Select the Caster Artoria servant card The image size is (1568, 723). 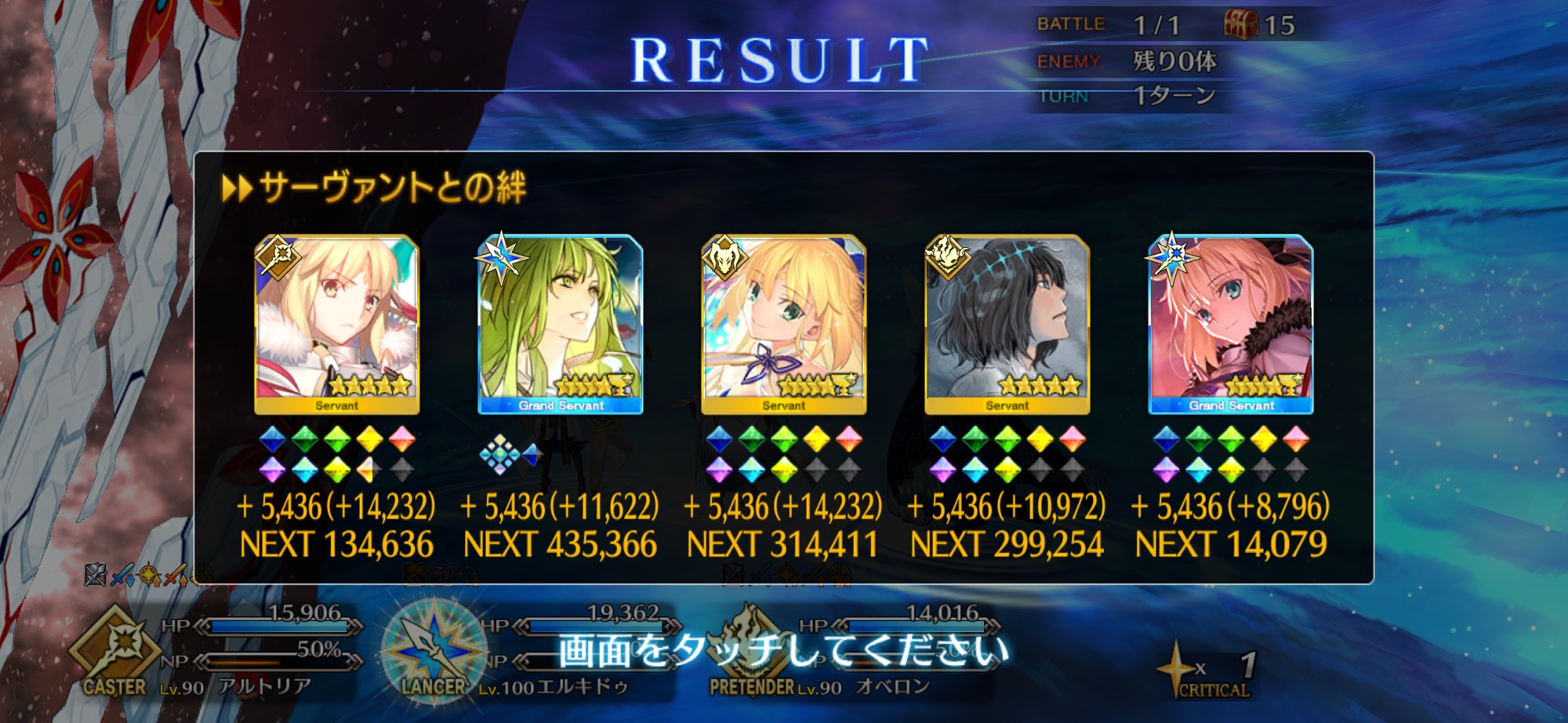click(x=336, y=323)
